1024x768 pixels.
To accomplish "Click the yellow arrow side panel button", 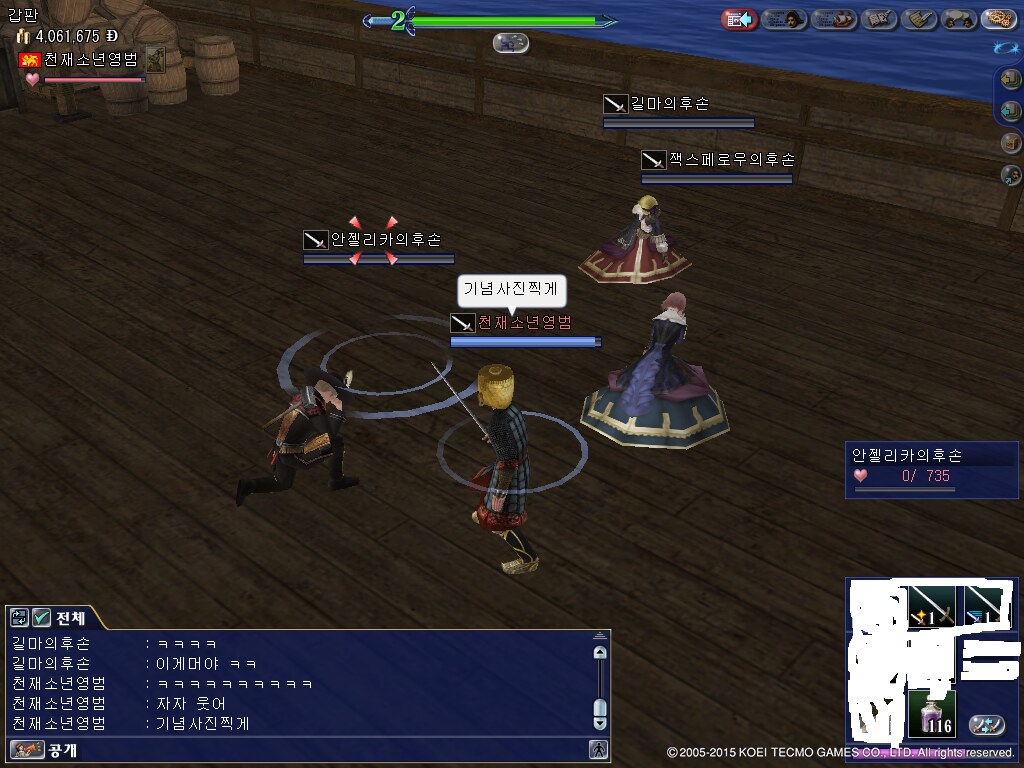I will pos(1011,80).
